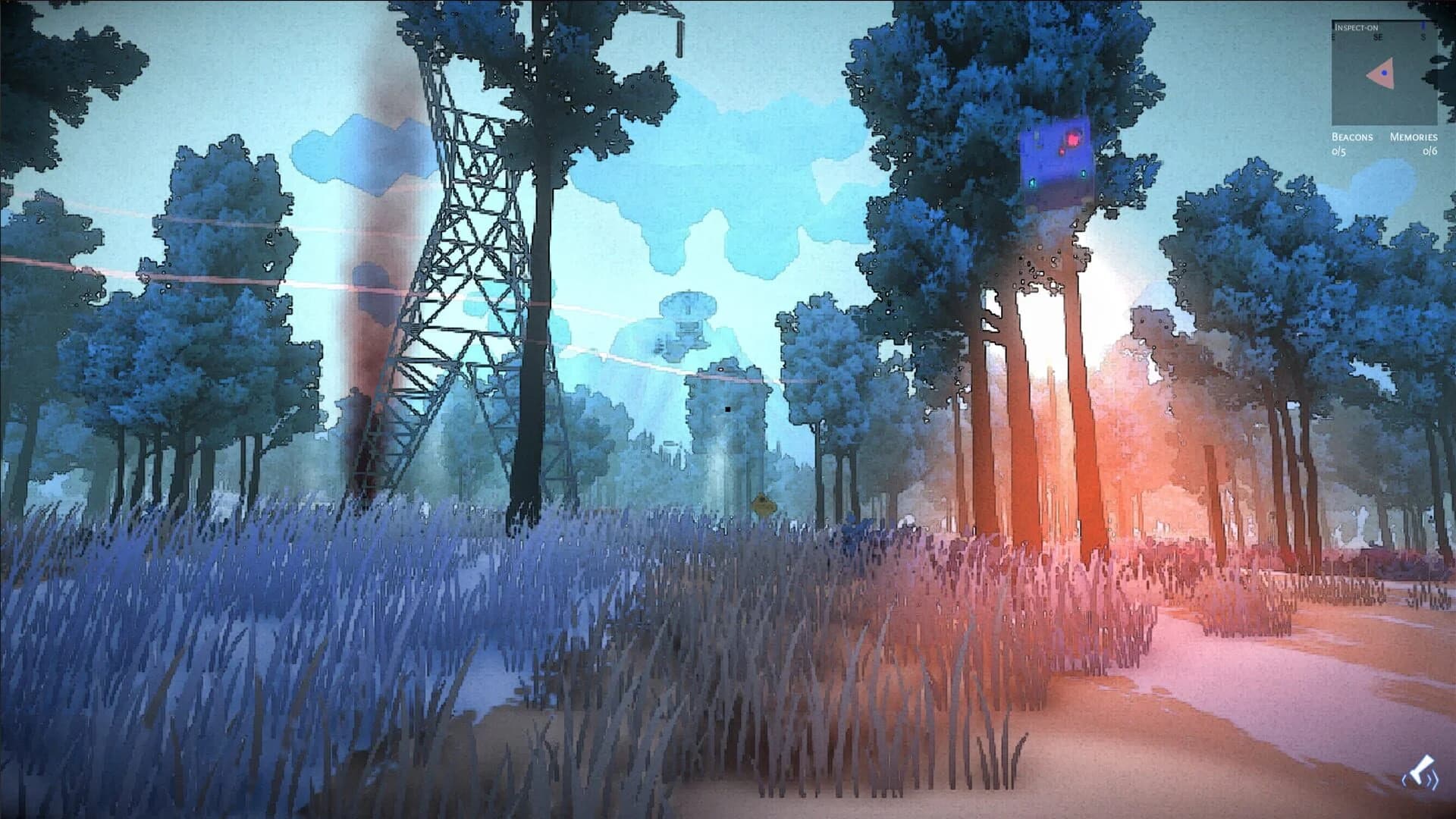Click the north indicator above the minimap
The height and width of the screenshot is (819, 1456).
pos(1423,25)
